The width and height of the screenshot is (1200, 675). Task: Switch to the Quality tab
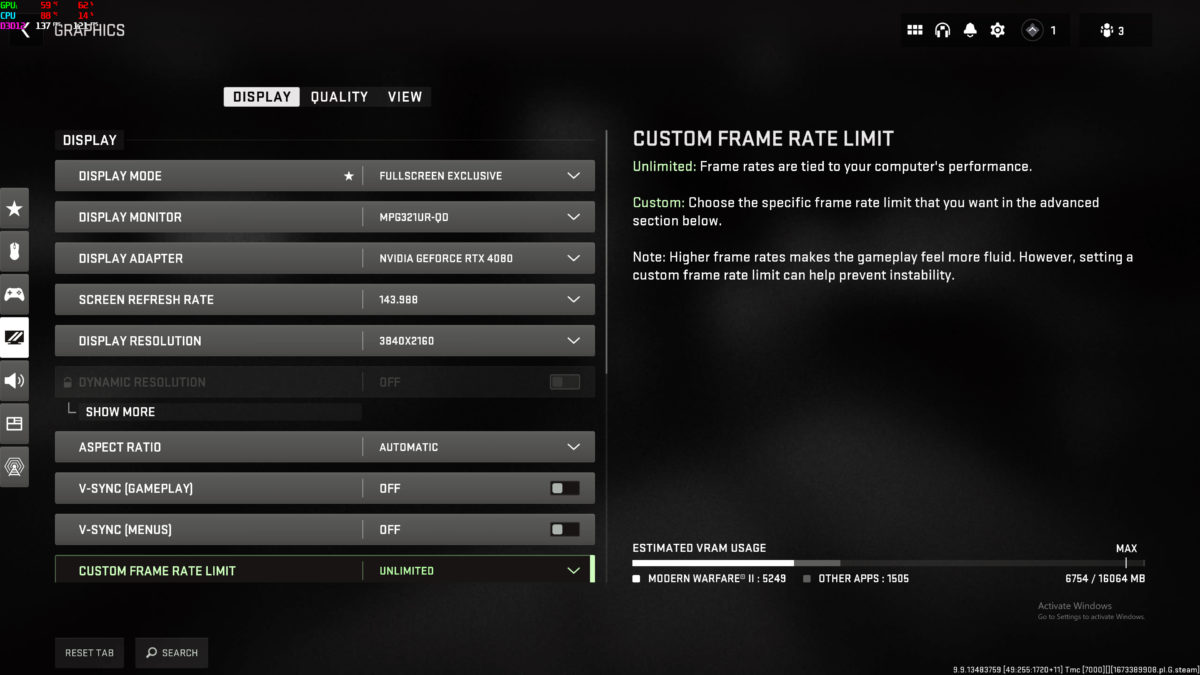[x=339, y=97]
